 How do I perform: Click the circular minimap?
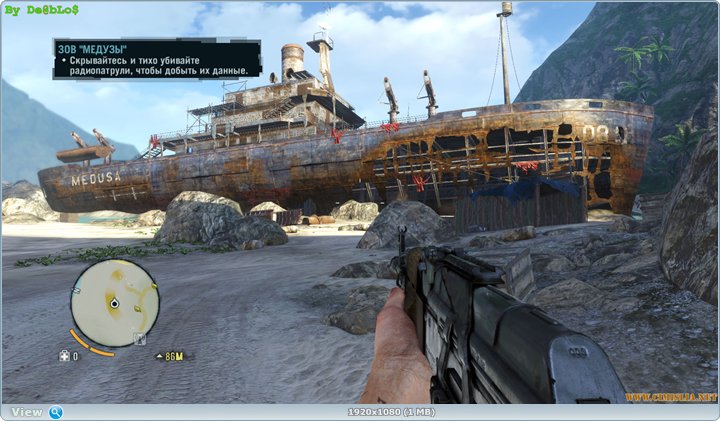pyautogui.click(x=115, y=303)
